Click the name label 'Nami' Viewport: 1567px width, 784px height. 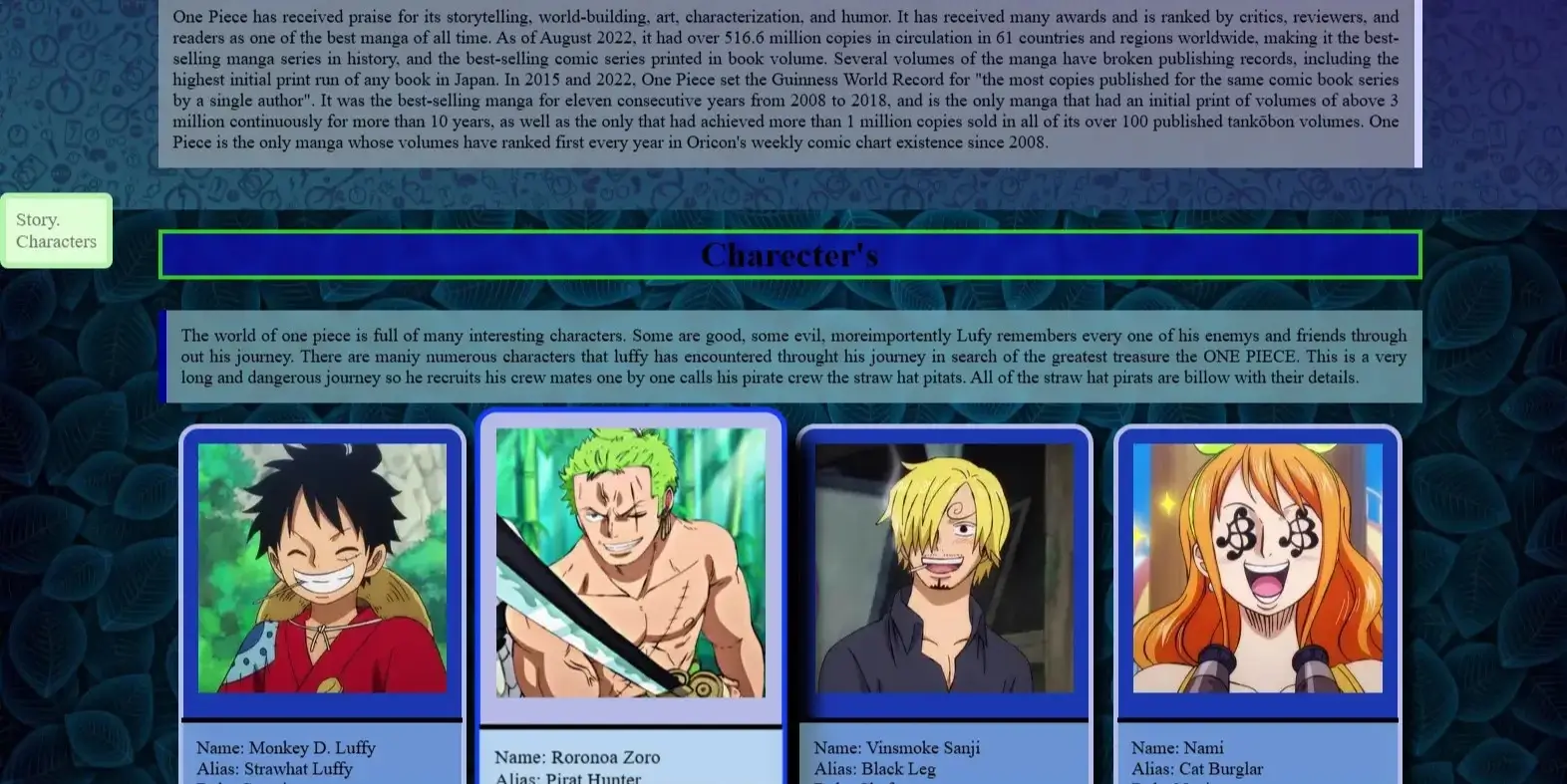[x=1176, y=747]
